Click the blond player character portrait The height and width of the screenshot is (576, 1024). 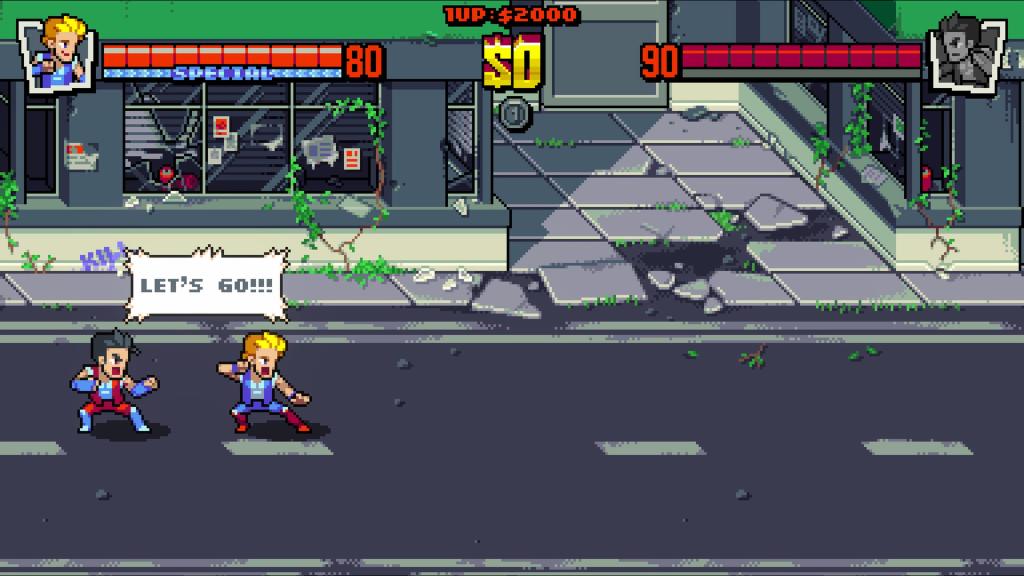[x=58, y=51]
